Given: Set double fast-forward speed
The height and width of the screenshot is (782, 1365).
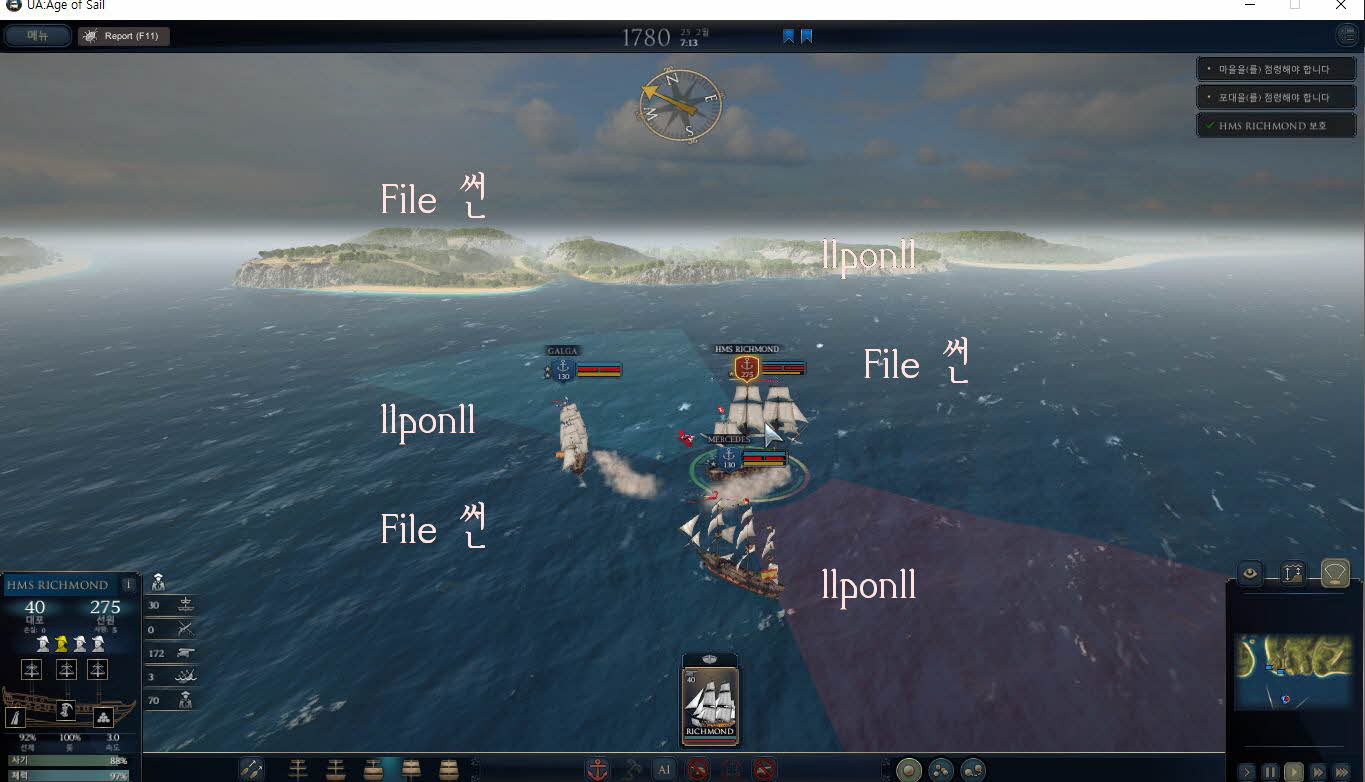Looking at the screenshot, I should click(x=1318, y=772).
